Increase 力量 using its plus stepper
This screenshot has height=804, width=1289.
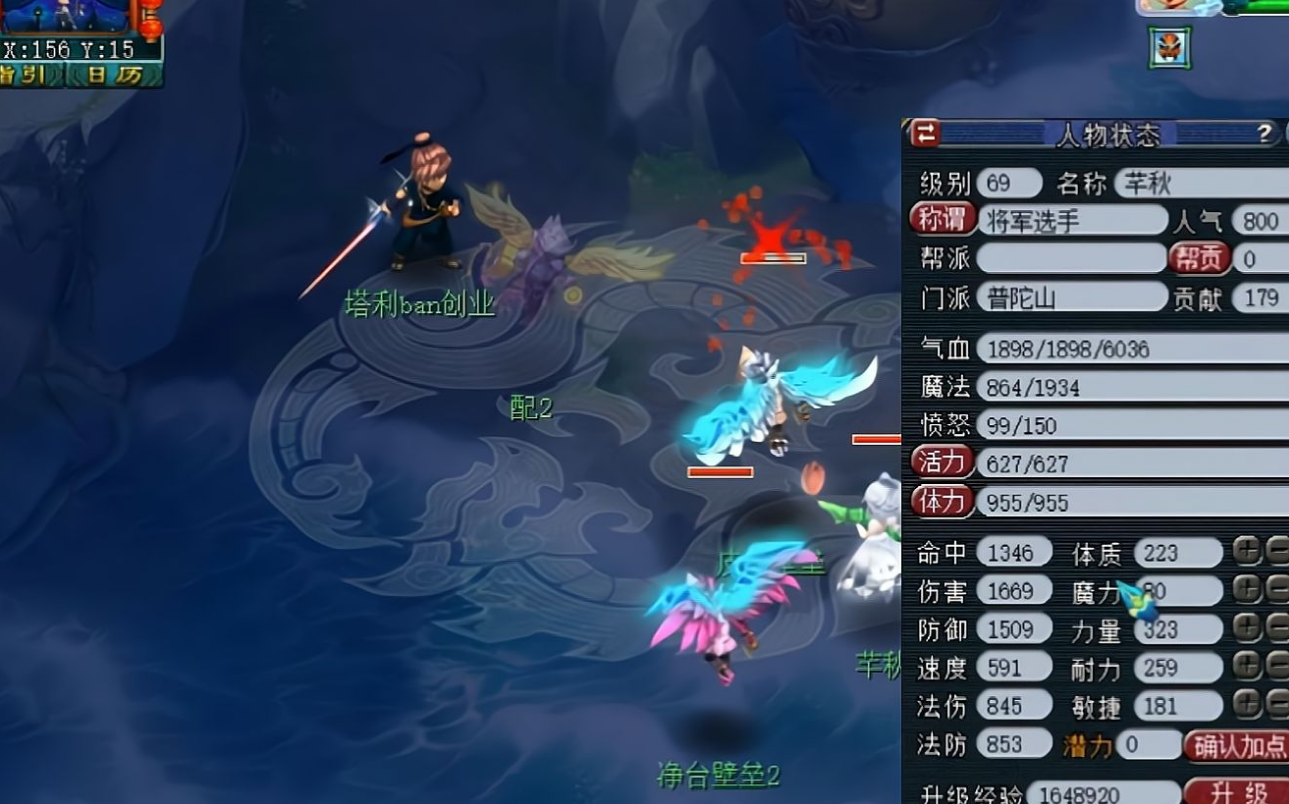(x=1246, y=629)
